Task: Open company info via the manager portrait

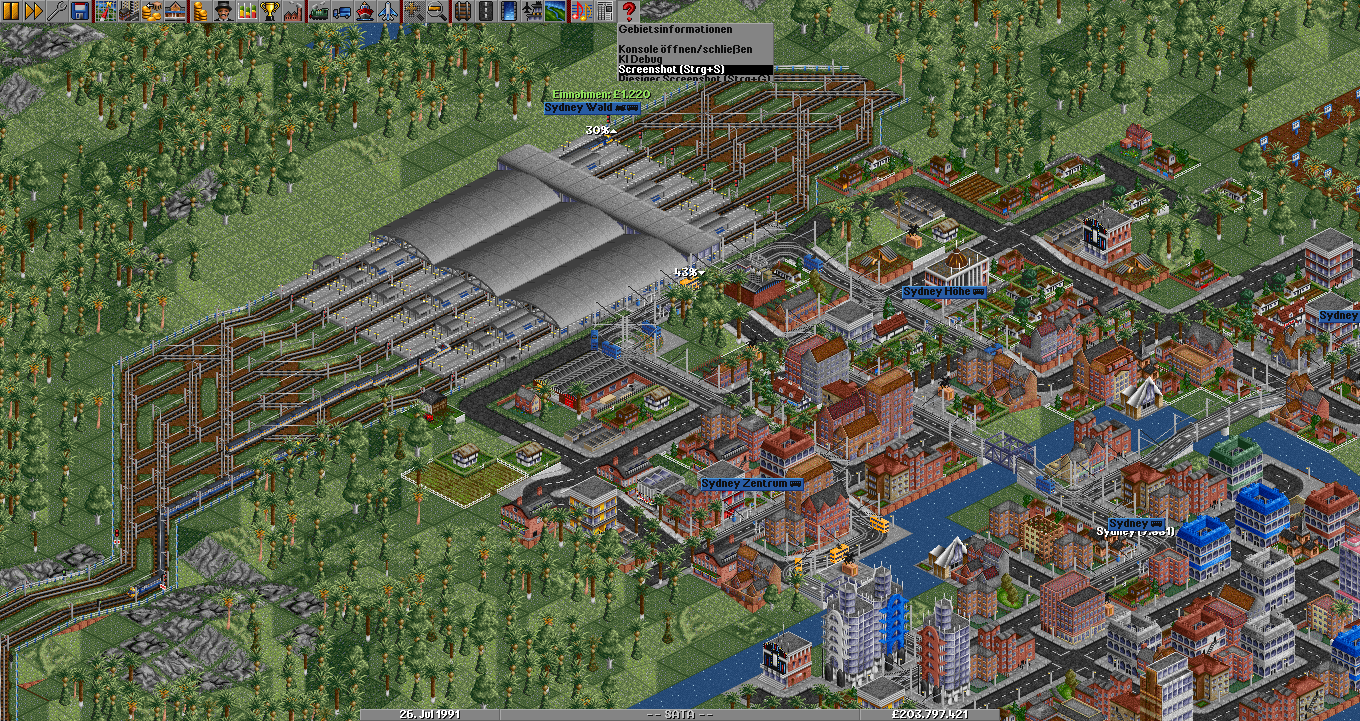Action: (223, 11)
